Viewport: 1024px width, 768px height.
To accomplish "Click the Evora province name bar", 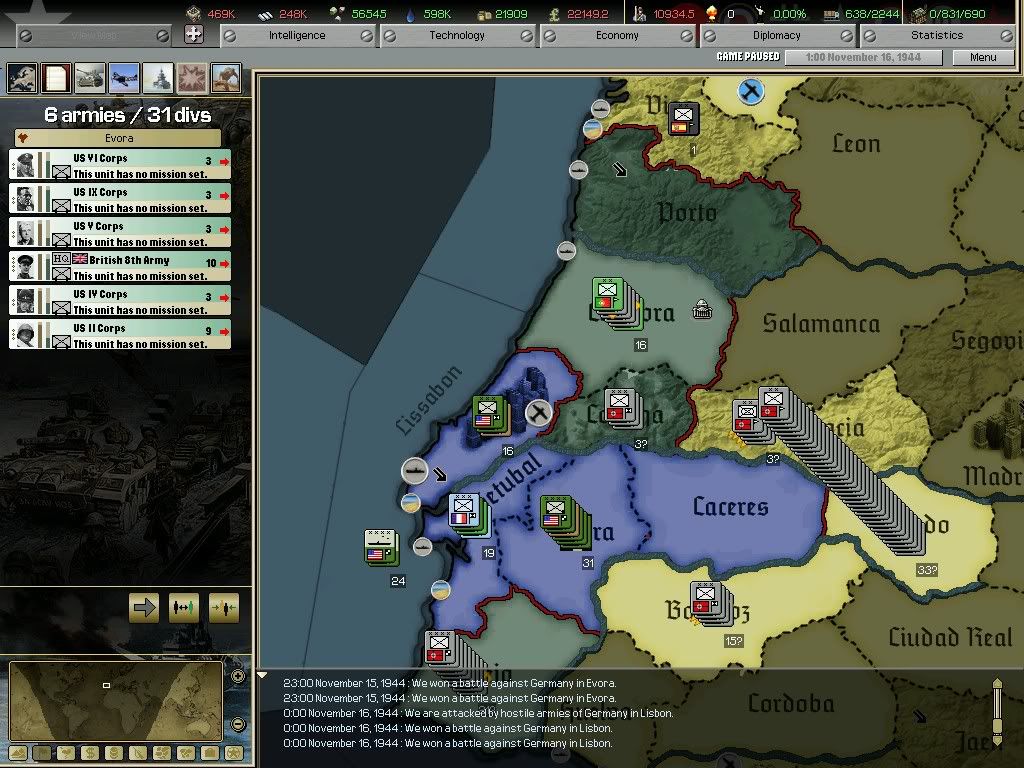I will click(120, 139).
